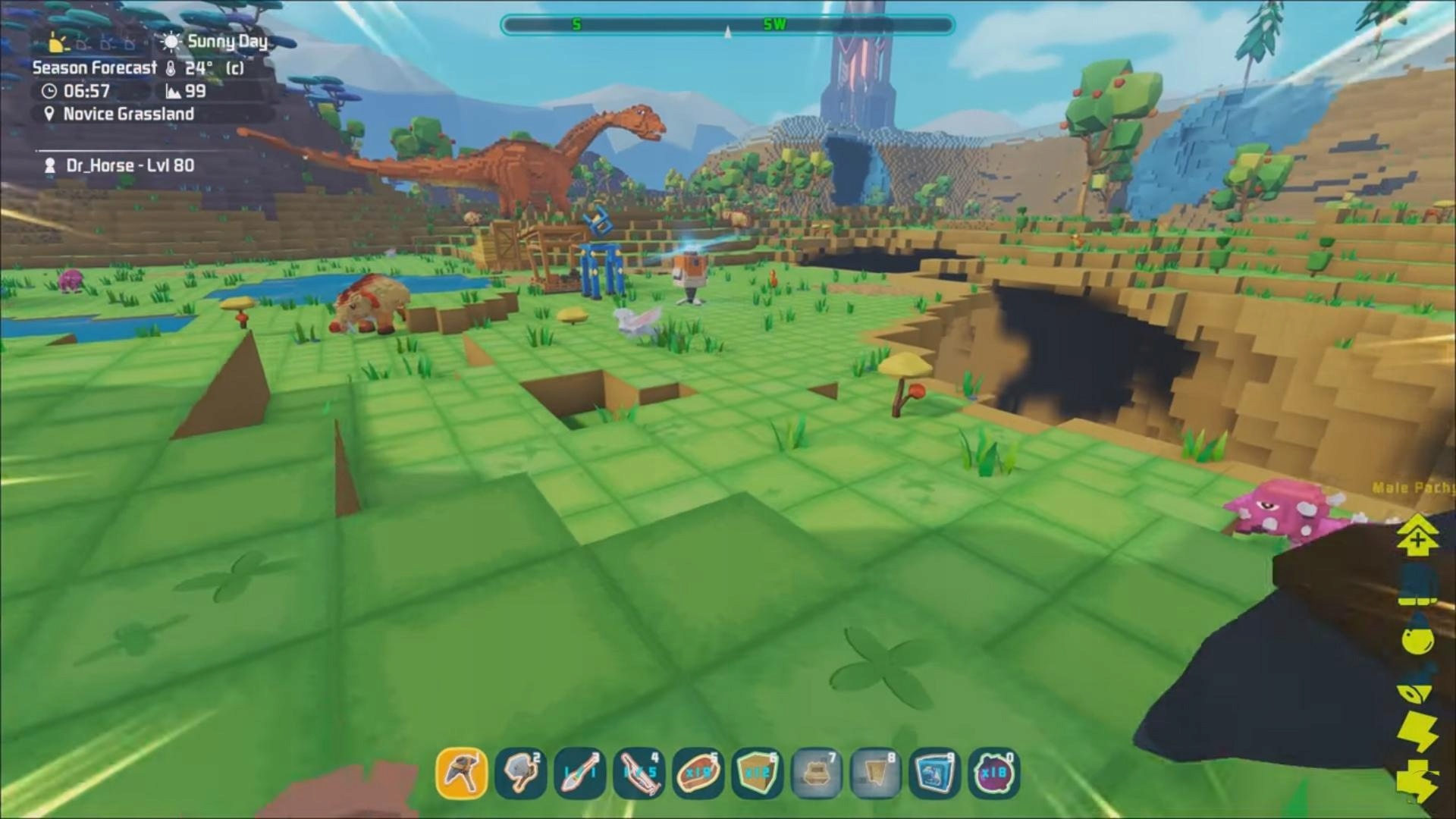The image size is (1456, 819).
Task: Click the compass bar at the top
Action: point(728,25)
